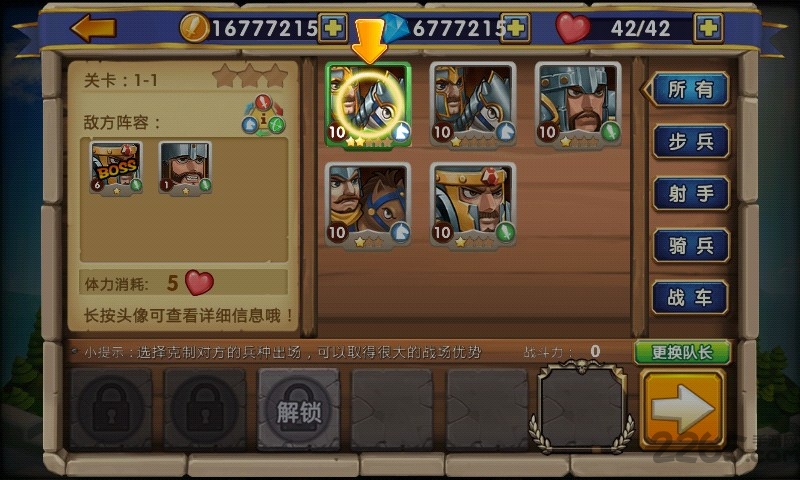
Task: Add more gold coins with plus button
Action: coord(333,27)
